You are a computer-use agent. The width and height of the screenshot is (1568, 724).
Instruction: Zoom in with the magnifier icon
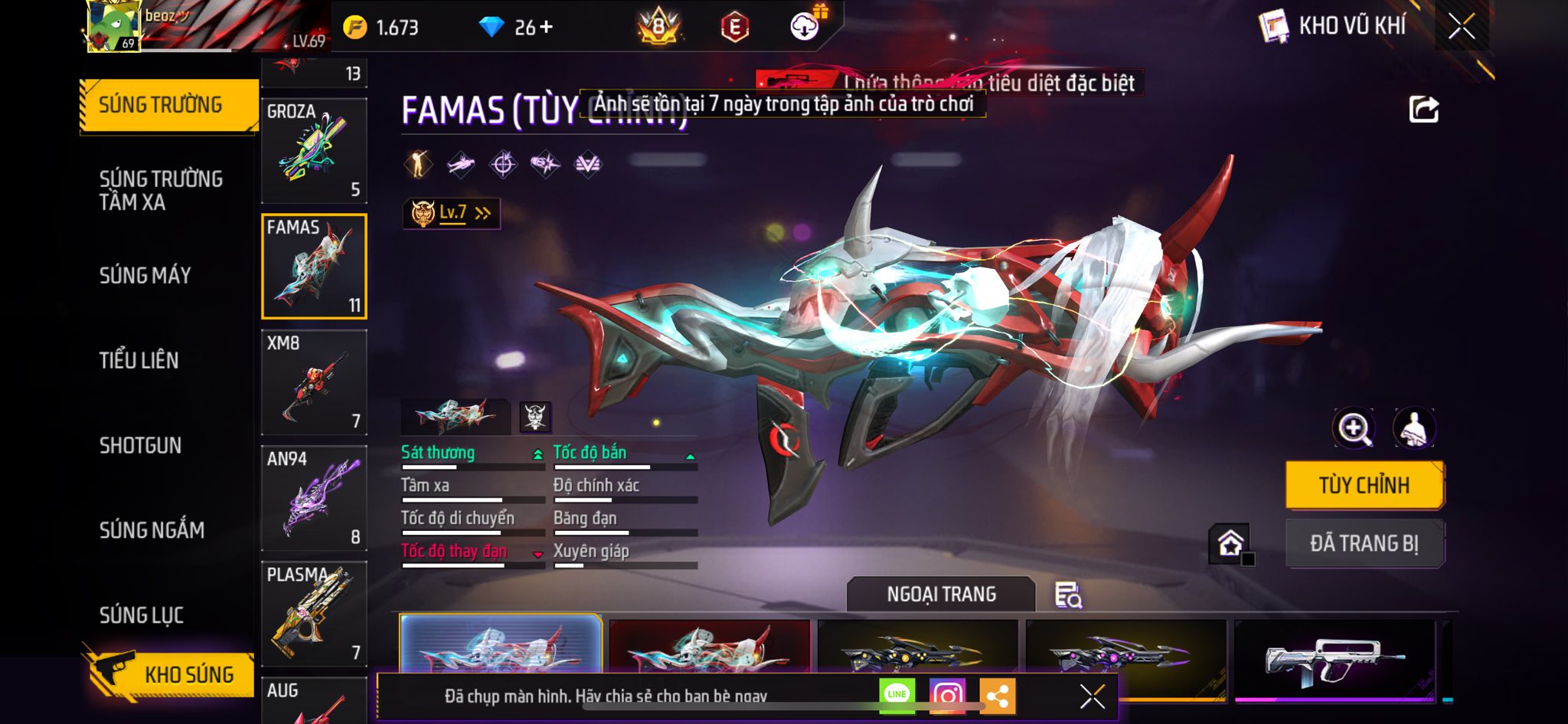click(x=1354, y=428)
